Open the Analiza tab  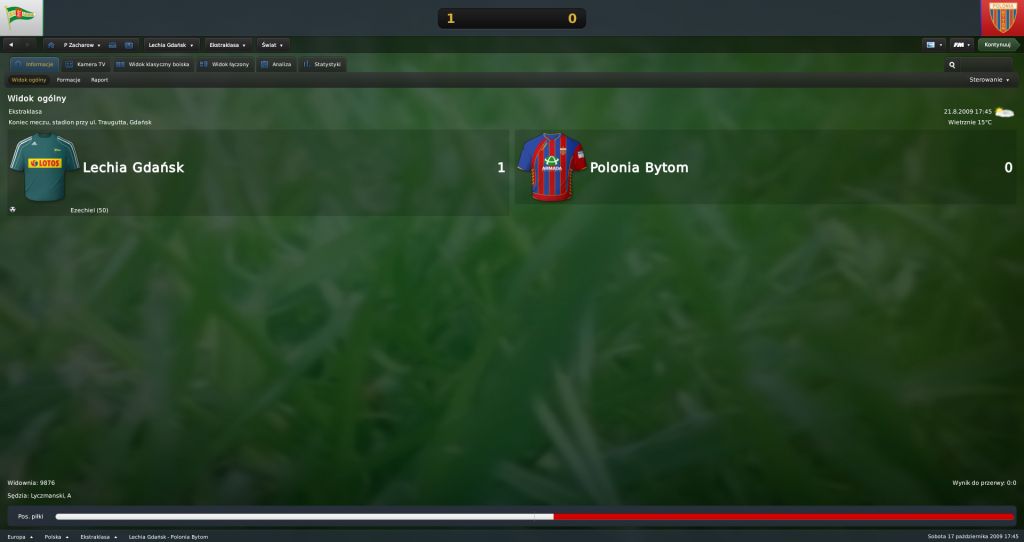[x=276, y=64]
